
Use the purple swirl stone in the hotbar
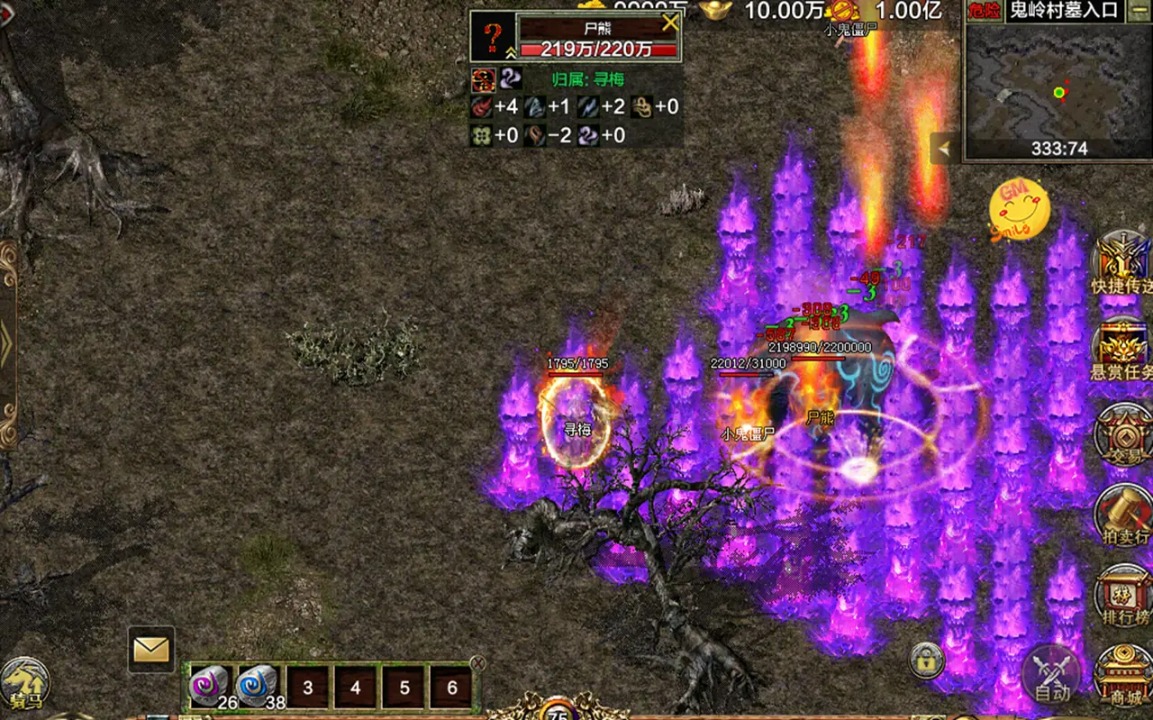point(210,687)
